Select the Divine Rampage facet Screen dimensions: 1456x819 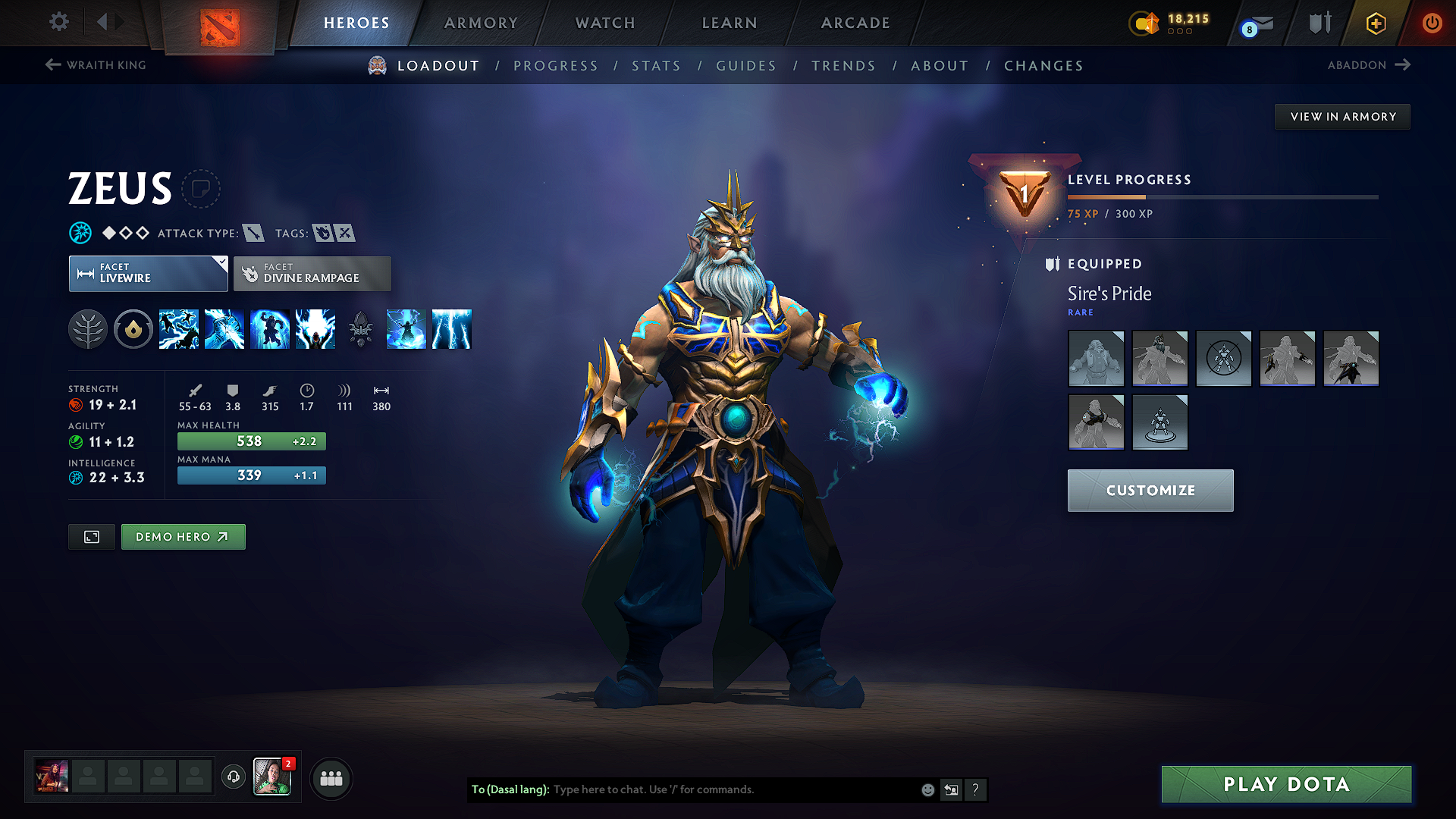tap(312, 273)
